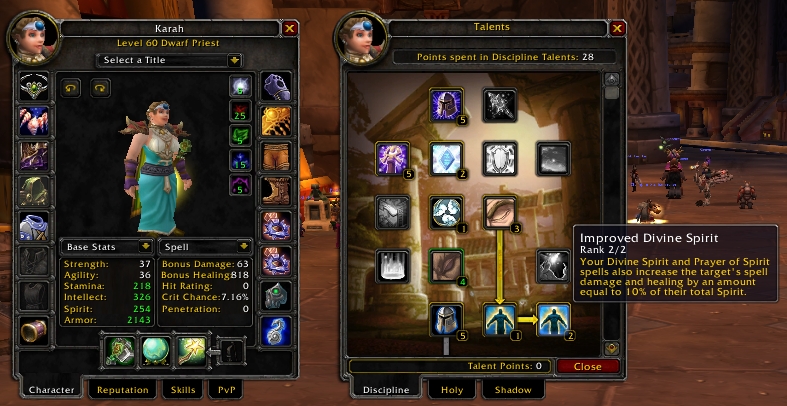Viewport: 787px width, 406px height.
Task: Open the Skills tab
Action: coord(182,390)
